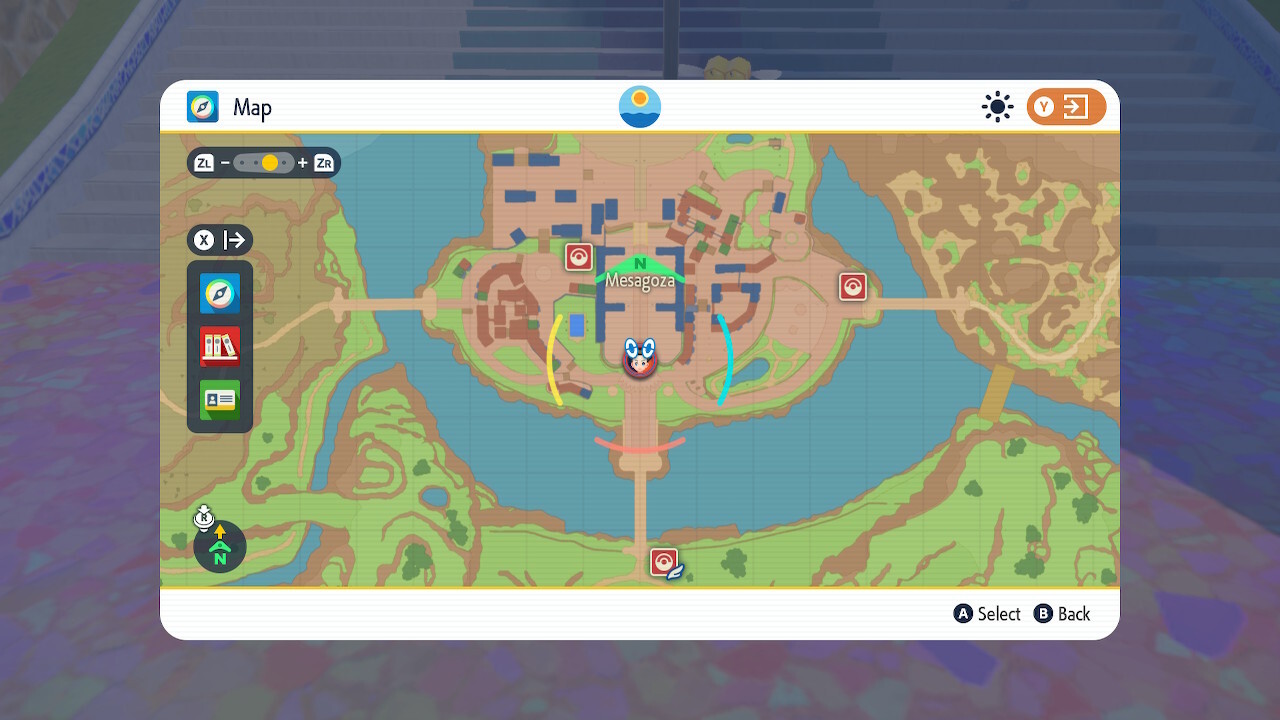
Task: Click the player character marker on map
Action: click(639, 358)
